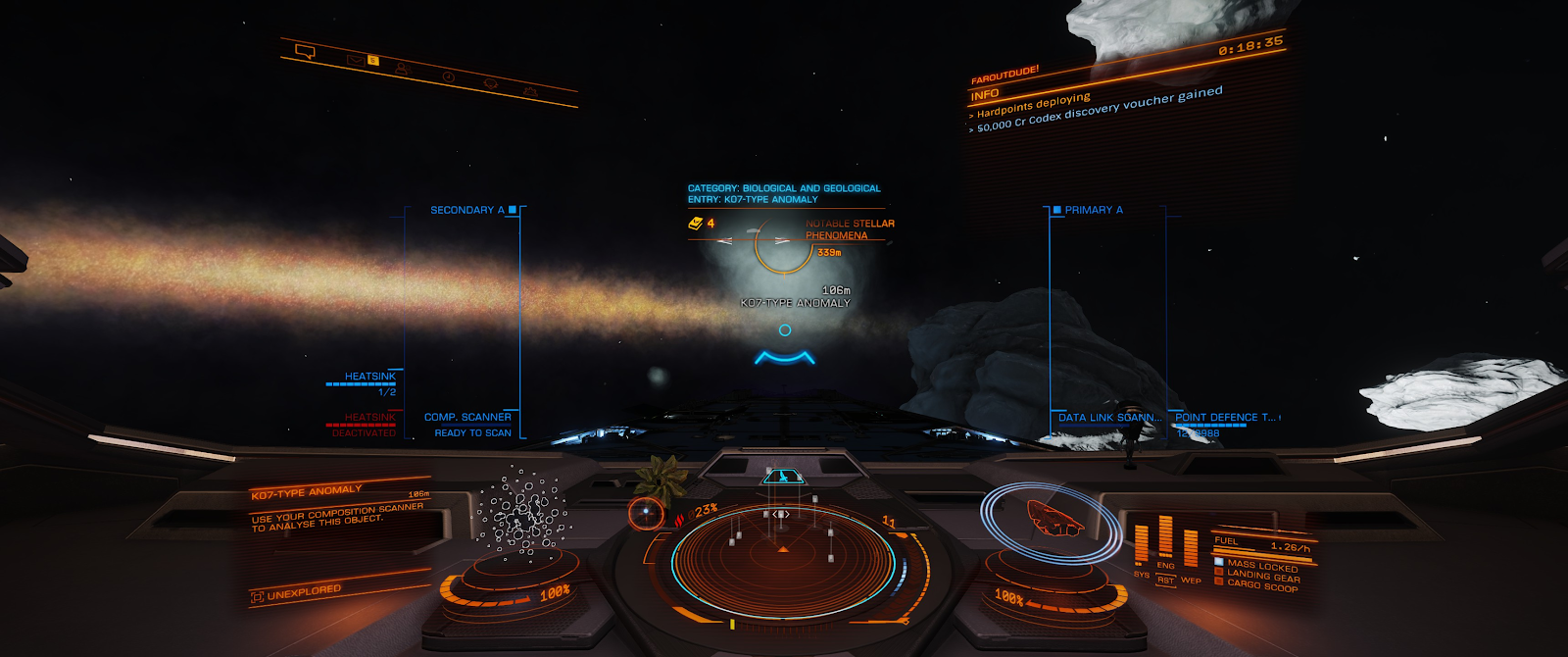Toggle the Cargo Scoop indicator

coord(1261,585)
